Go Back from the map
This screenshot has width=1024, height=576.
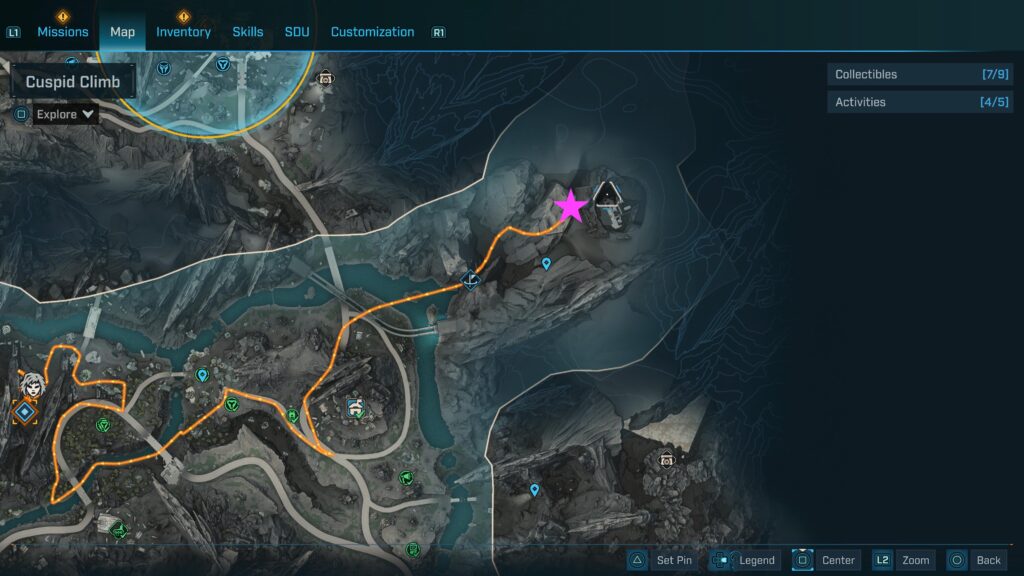pos(975,560)
